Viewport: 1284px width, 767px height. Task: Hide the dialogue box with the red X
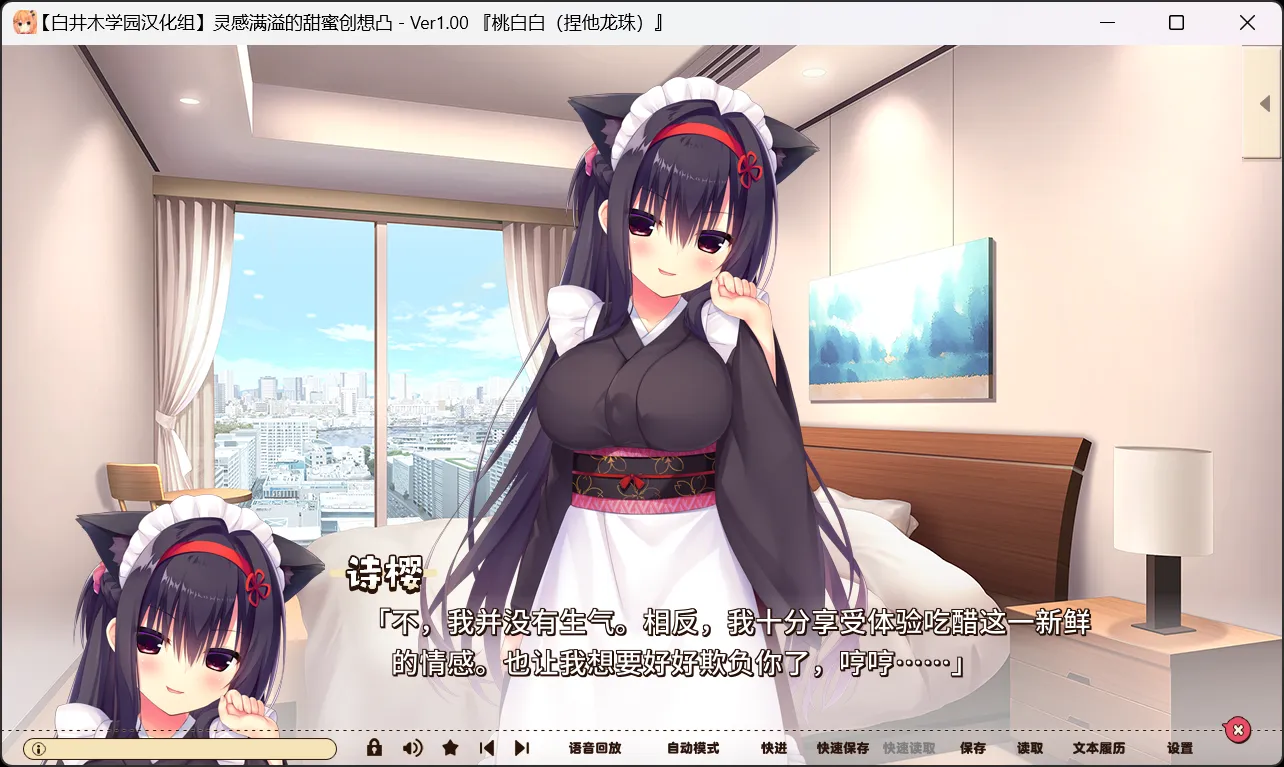1238,729
